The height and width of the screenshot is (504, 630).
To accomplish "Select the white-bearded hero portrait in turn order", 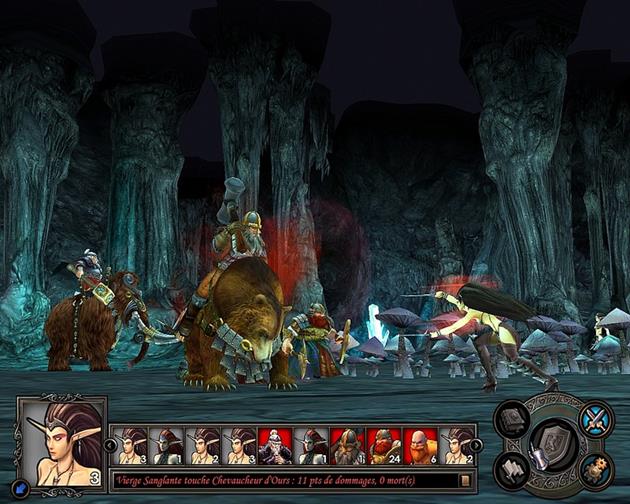I will pyautogui.click(x=277, y=446).
